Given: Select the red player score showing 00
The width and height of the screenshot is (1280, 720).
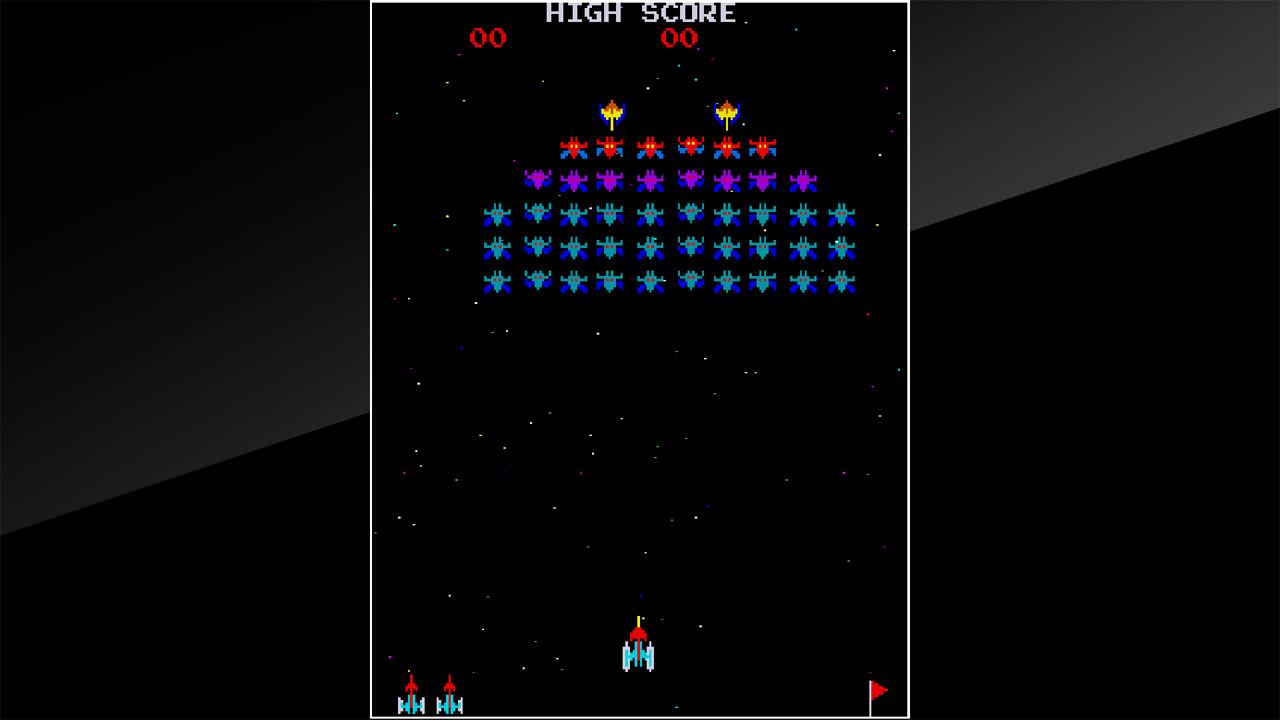Looking at the screenshot, I should pyautogui.click(x=489, y=39).
